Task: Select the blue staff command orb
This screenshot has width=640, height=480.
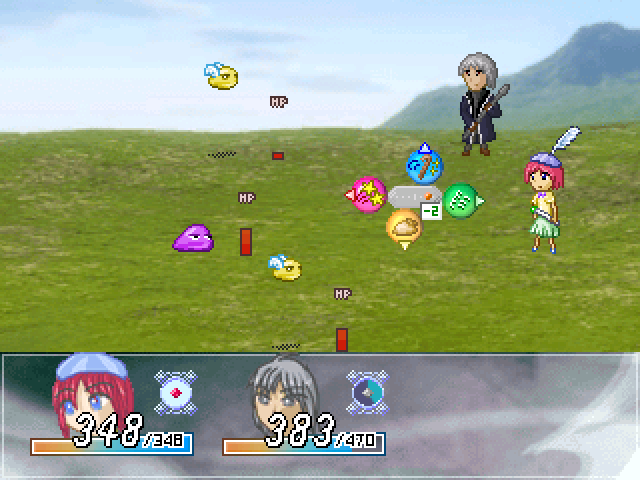Action: [424, 163]
